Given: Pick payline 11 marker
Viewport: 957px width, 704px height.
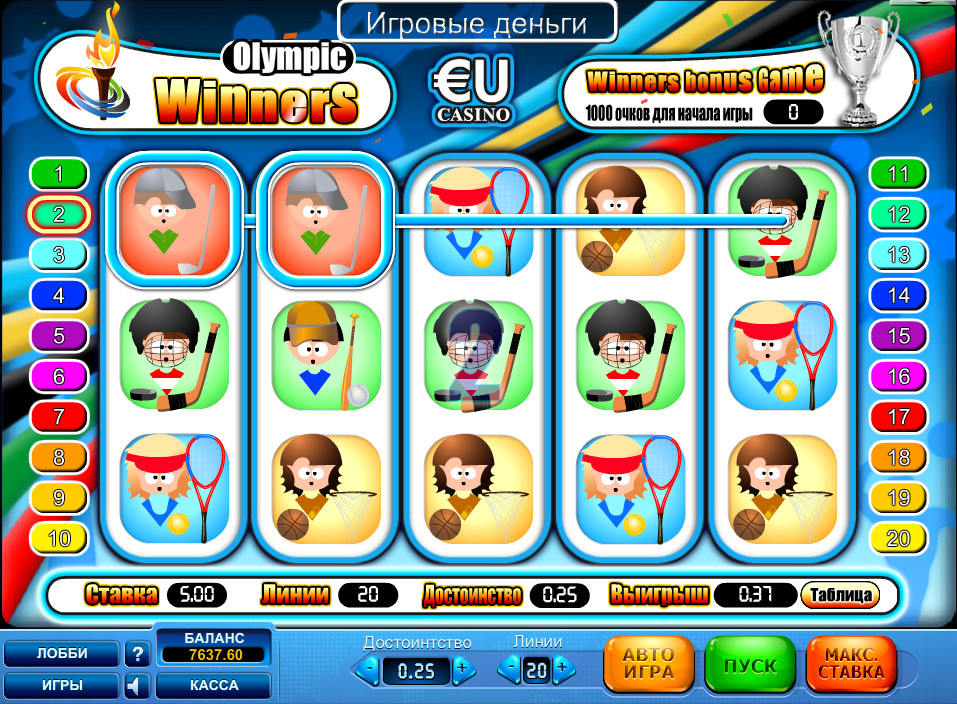Looking at the screenshot, I should coord(898,174).
